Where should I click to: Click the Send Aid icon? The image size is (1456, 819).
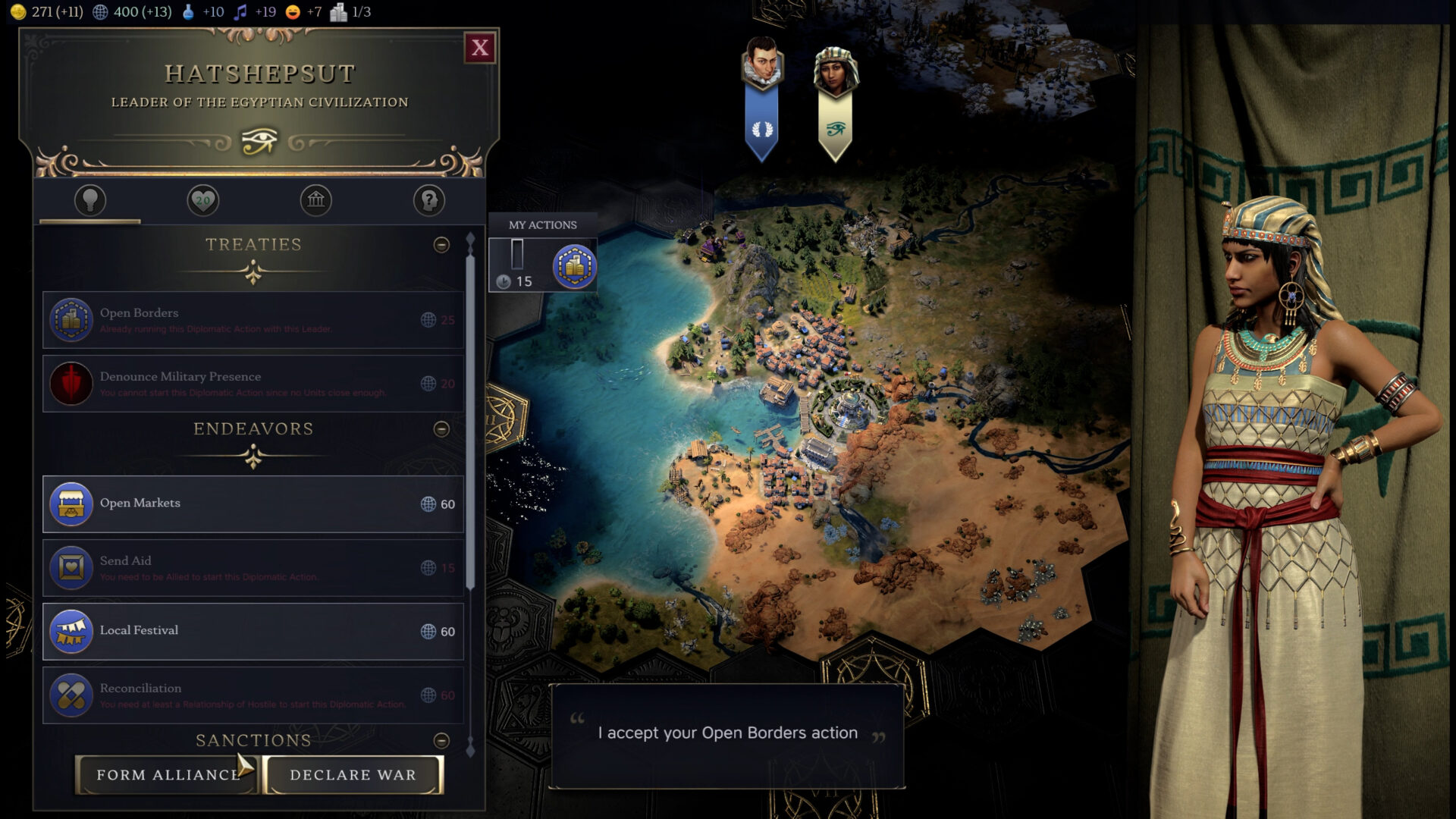click(71, 567)
